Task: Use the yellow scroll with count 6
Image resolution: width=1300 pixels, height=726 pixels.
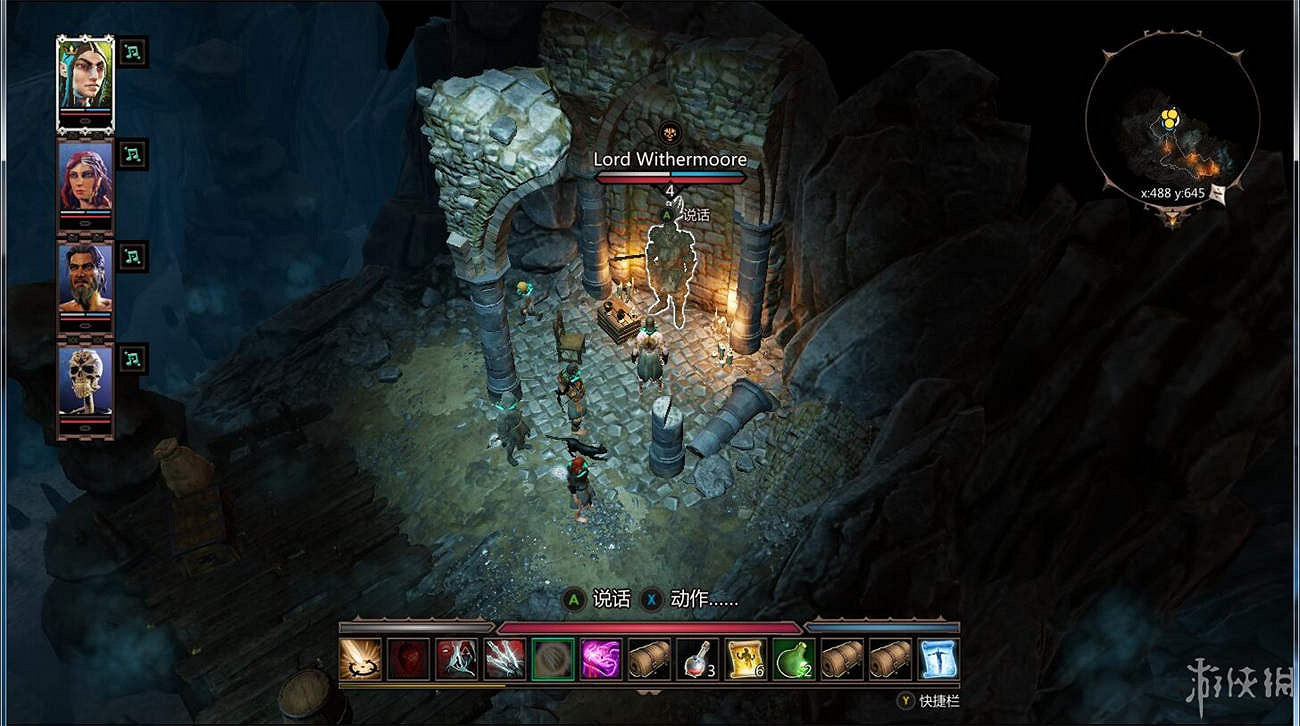Action: (x=745, y=659)
